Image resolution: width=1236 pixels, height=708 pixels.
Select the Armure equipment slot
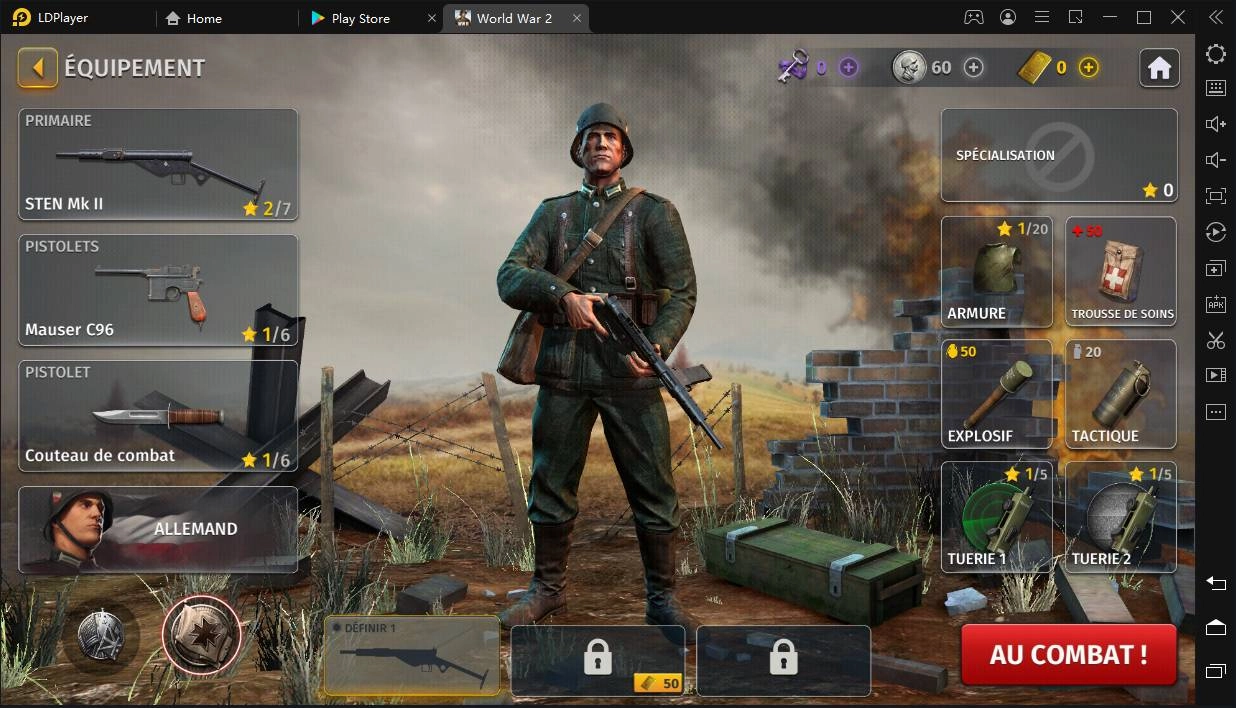pos(996,272)
